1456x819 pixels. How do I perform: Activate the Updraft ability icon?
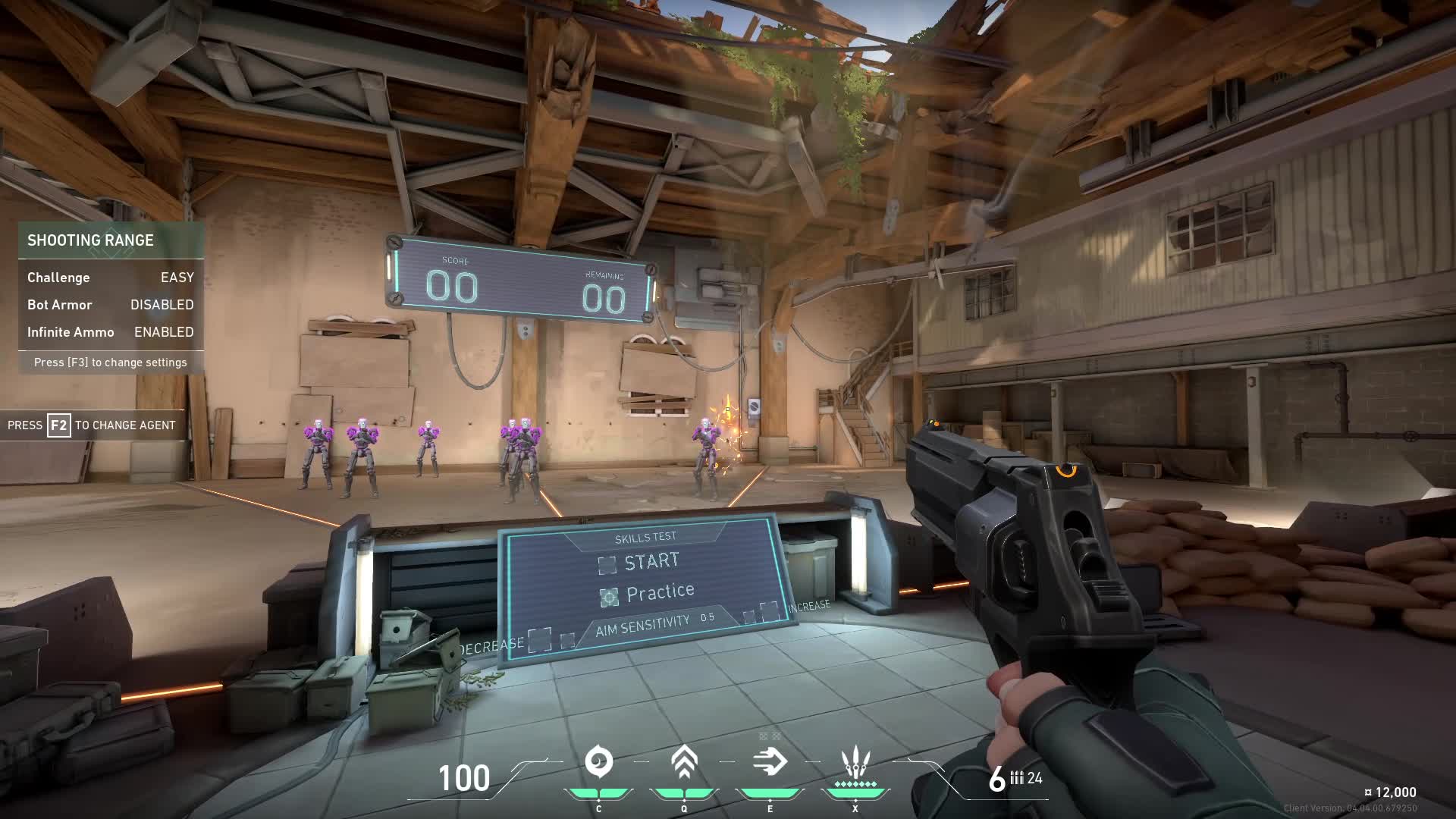pyautogui.click(x=684, y=762)
